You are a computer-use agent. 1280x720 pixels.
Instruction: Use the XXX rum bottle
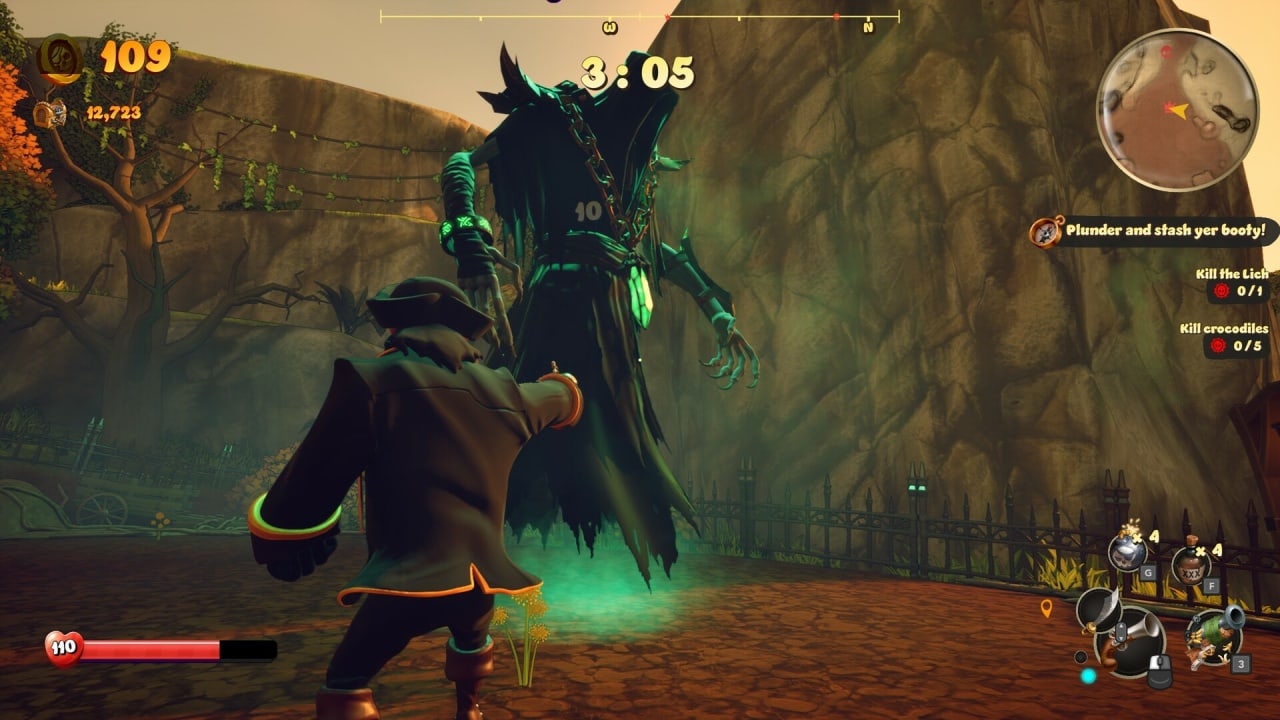click(1190, 565)
